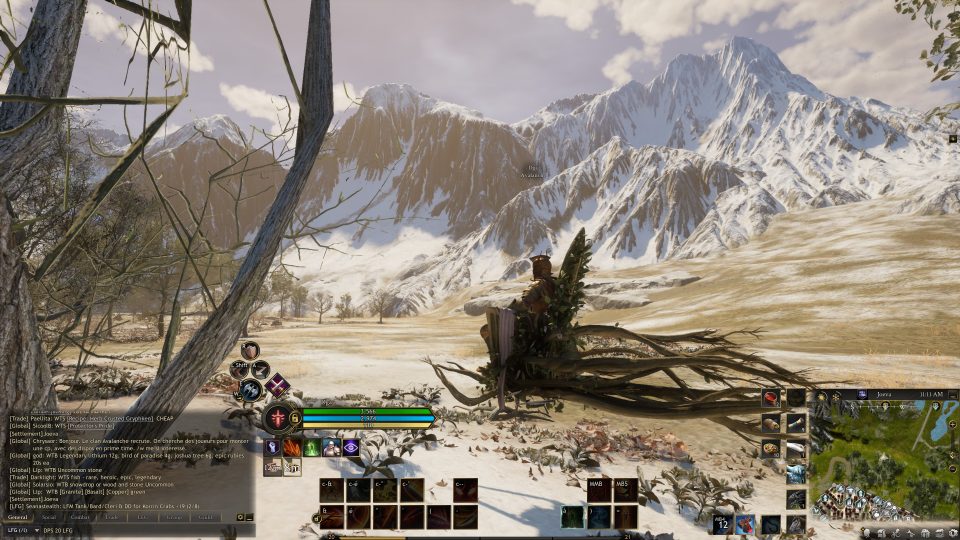This screenshot has height=540, width=960.
Task: Toggle the padlock next to the health bar
Action: (x=295, y=417)
